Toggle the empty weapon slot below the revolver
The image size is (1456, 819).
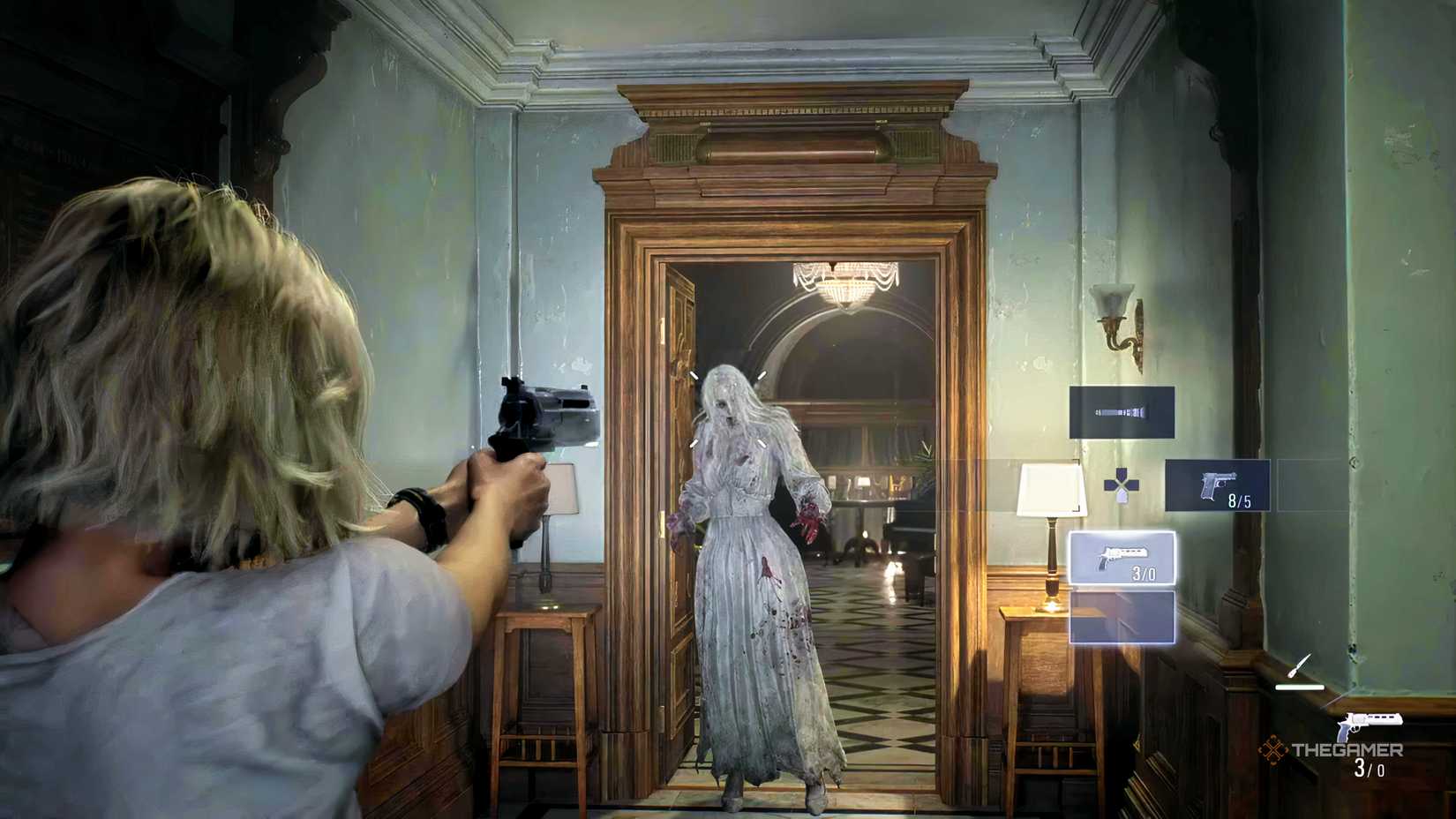click(1121, 619)
